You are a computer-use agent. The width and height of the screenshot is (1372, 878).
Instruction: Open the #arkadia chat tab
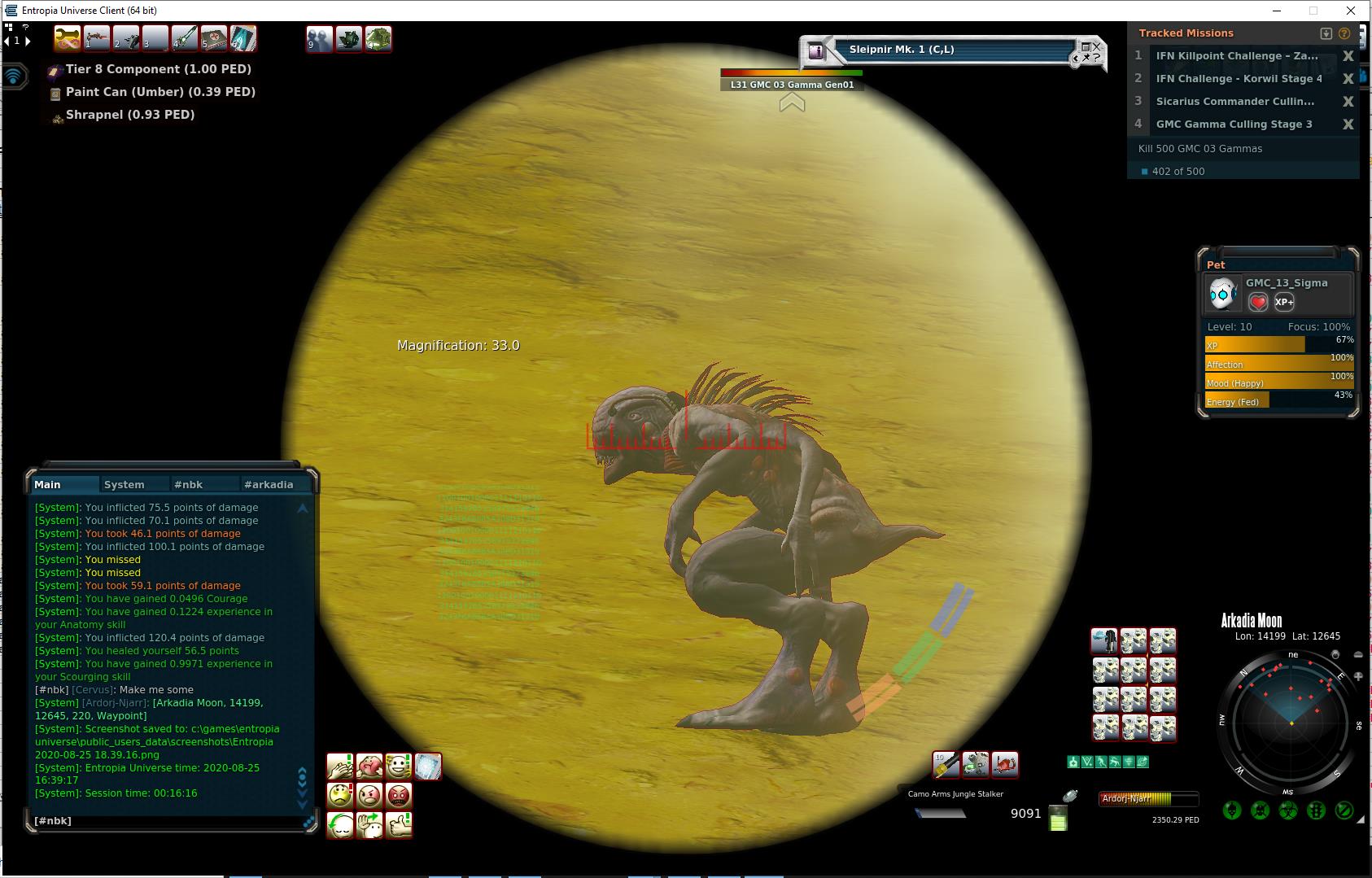coord(268,484)
